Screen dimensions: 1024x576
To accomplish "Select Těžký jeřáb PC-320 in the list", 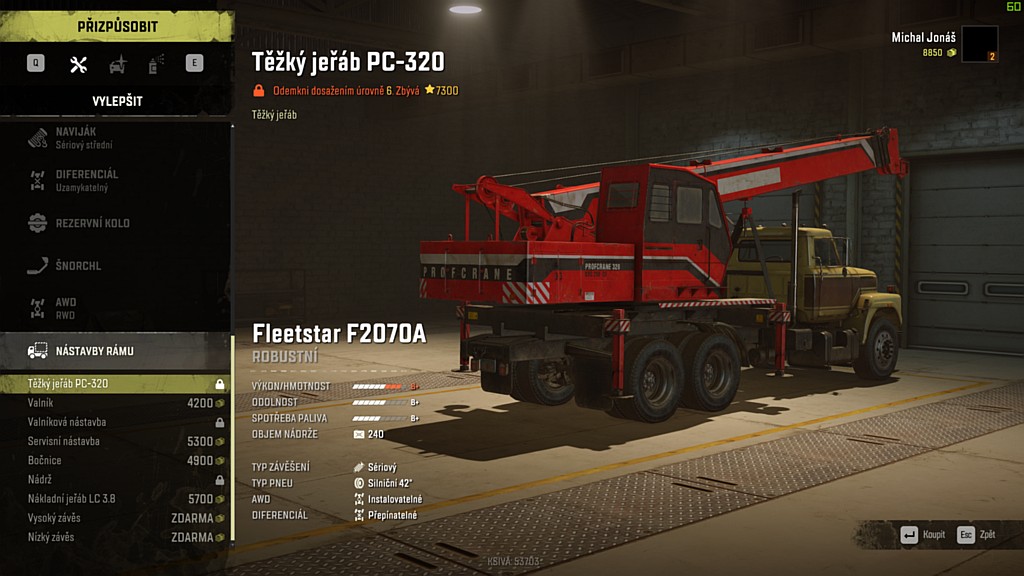I will (x=115, y=384).
